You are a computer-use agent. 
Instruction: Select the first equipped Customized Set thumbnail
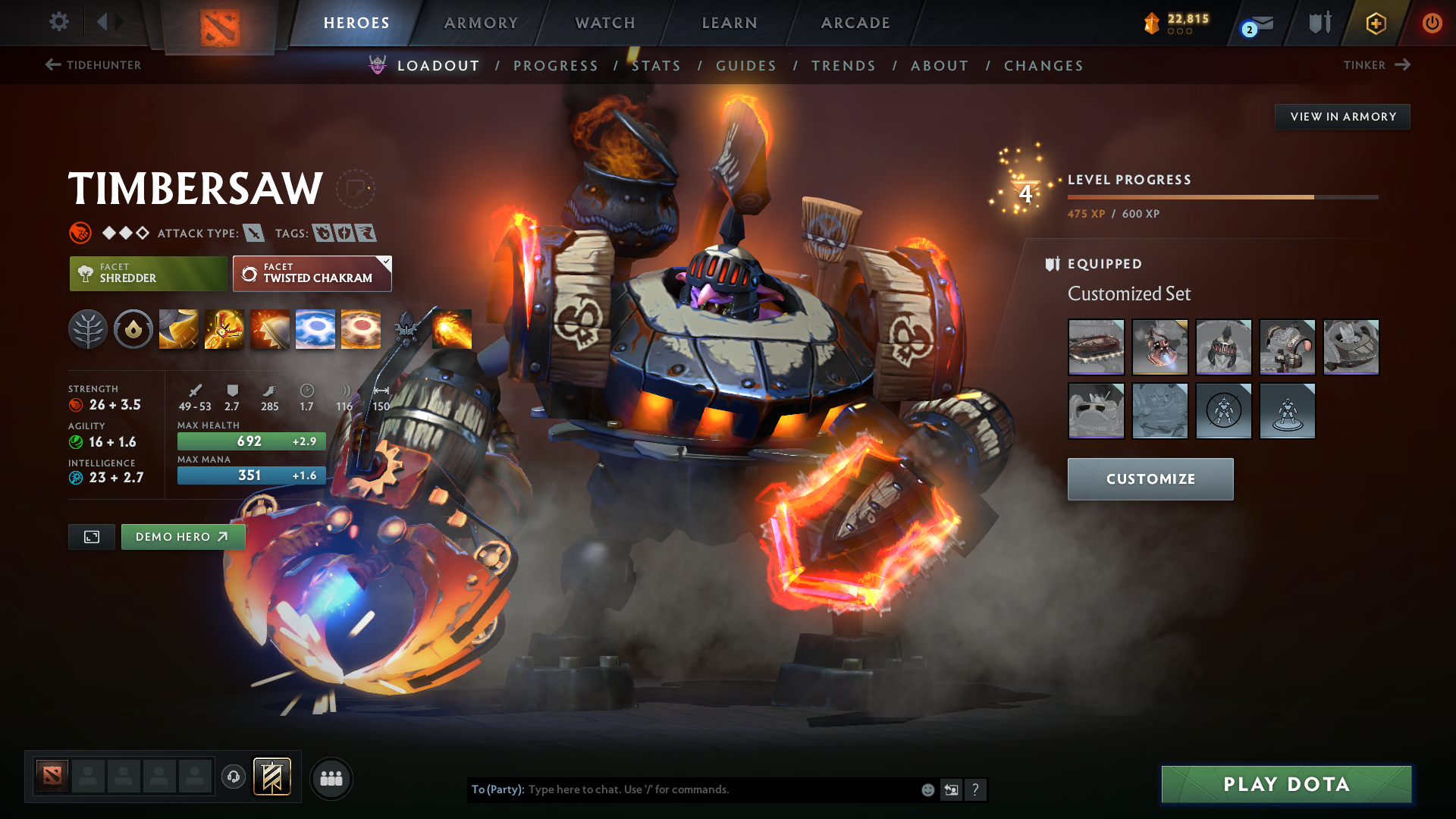(1096, 347)
